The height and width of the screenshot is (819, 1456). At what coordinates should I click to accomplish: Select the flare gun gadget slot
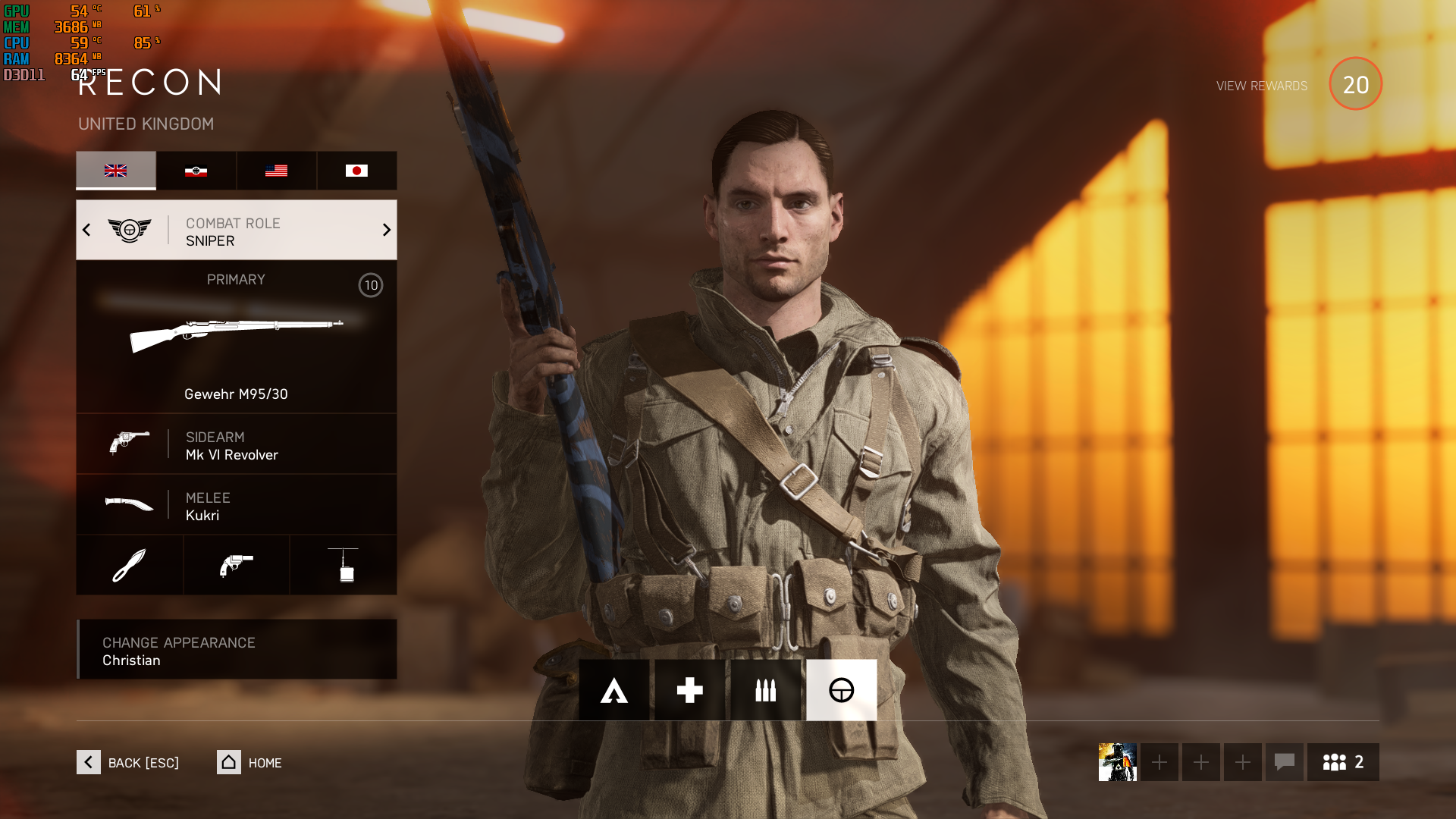[237, 565]
